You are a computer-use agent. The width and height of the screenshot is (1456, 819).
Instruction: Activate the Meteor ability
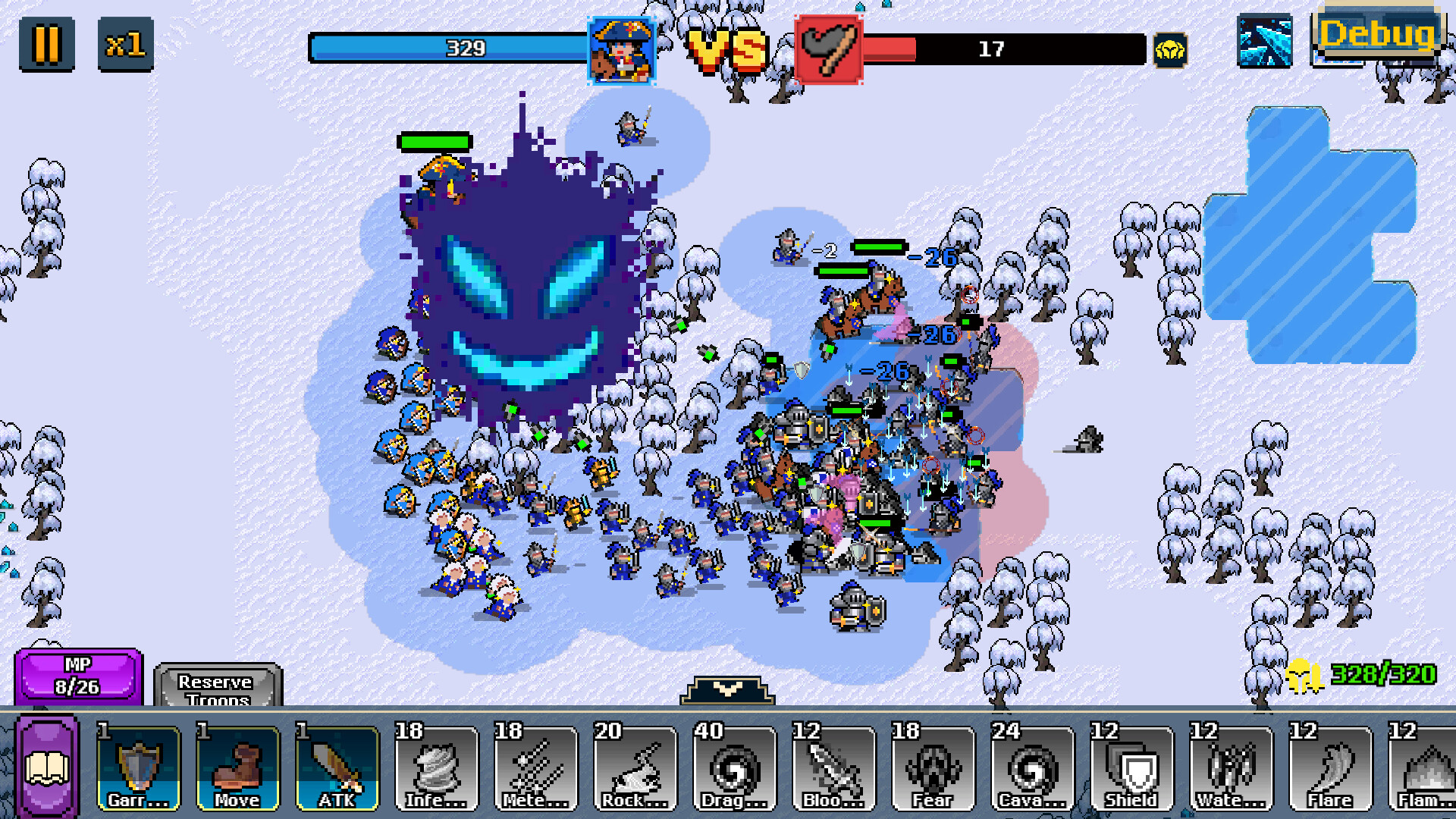tap(536, 769)
